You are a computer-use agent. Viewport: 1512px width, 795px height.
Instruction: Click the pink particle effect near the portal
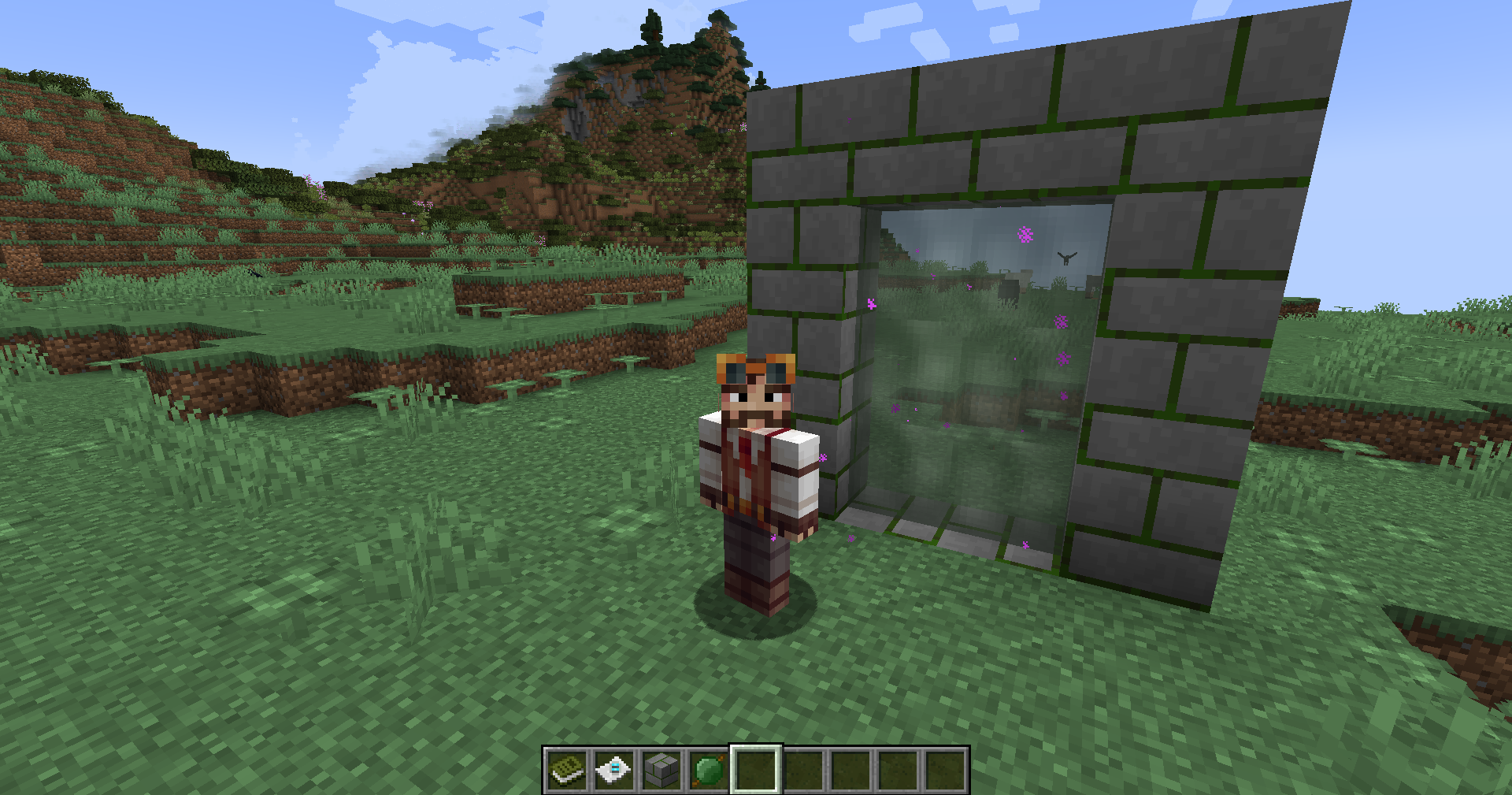[x=1024, y=232]
